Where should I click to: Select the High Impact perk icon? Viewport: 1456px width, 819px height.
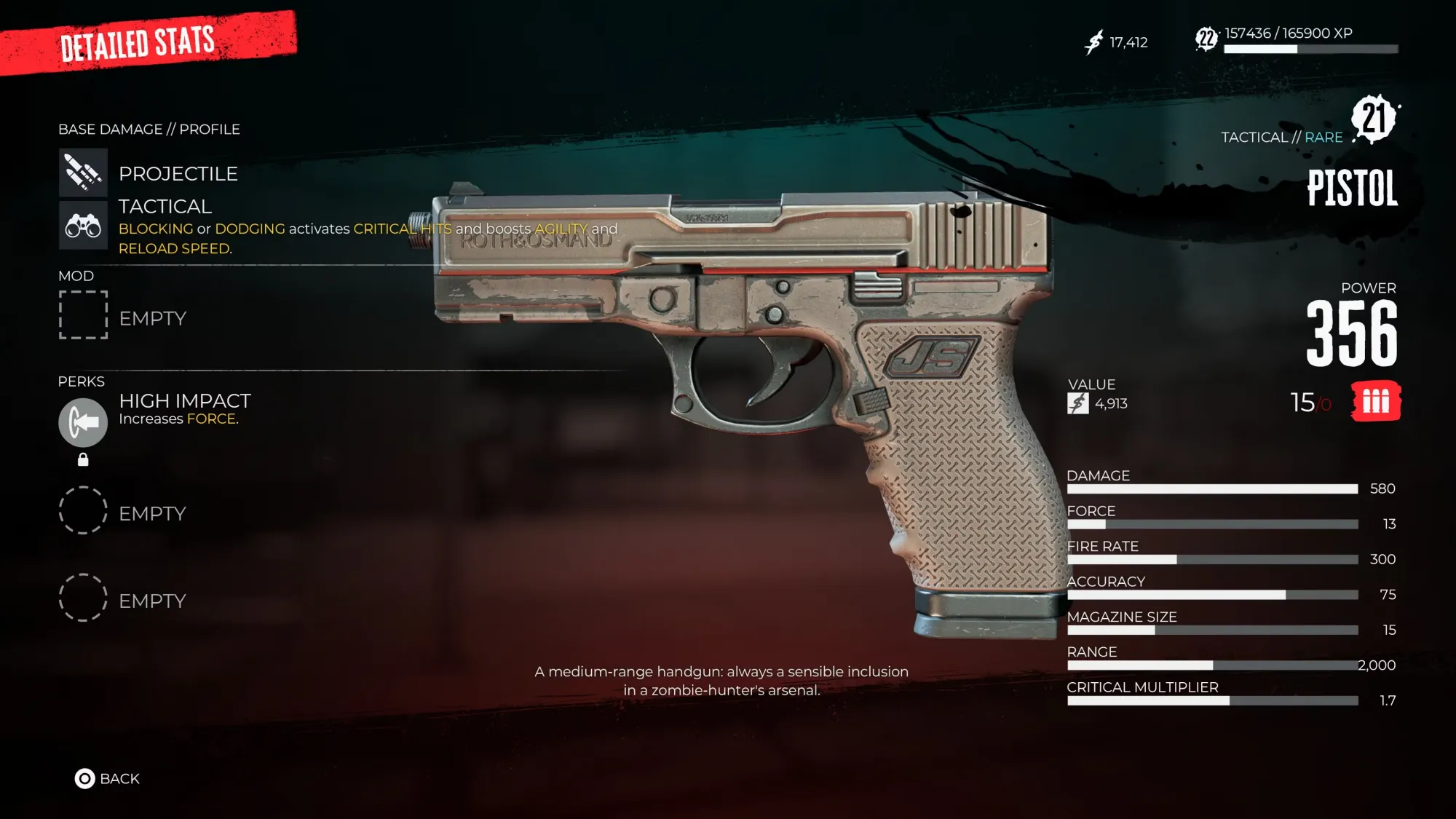(83, 422)
